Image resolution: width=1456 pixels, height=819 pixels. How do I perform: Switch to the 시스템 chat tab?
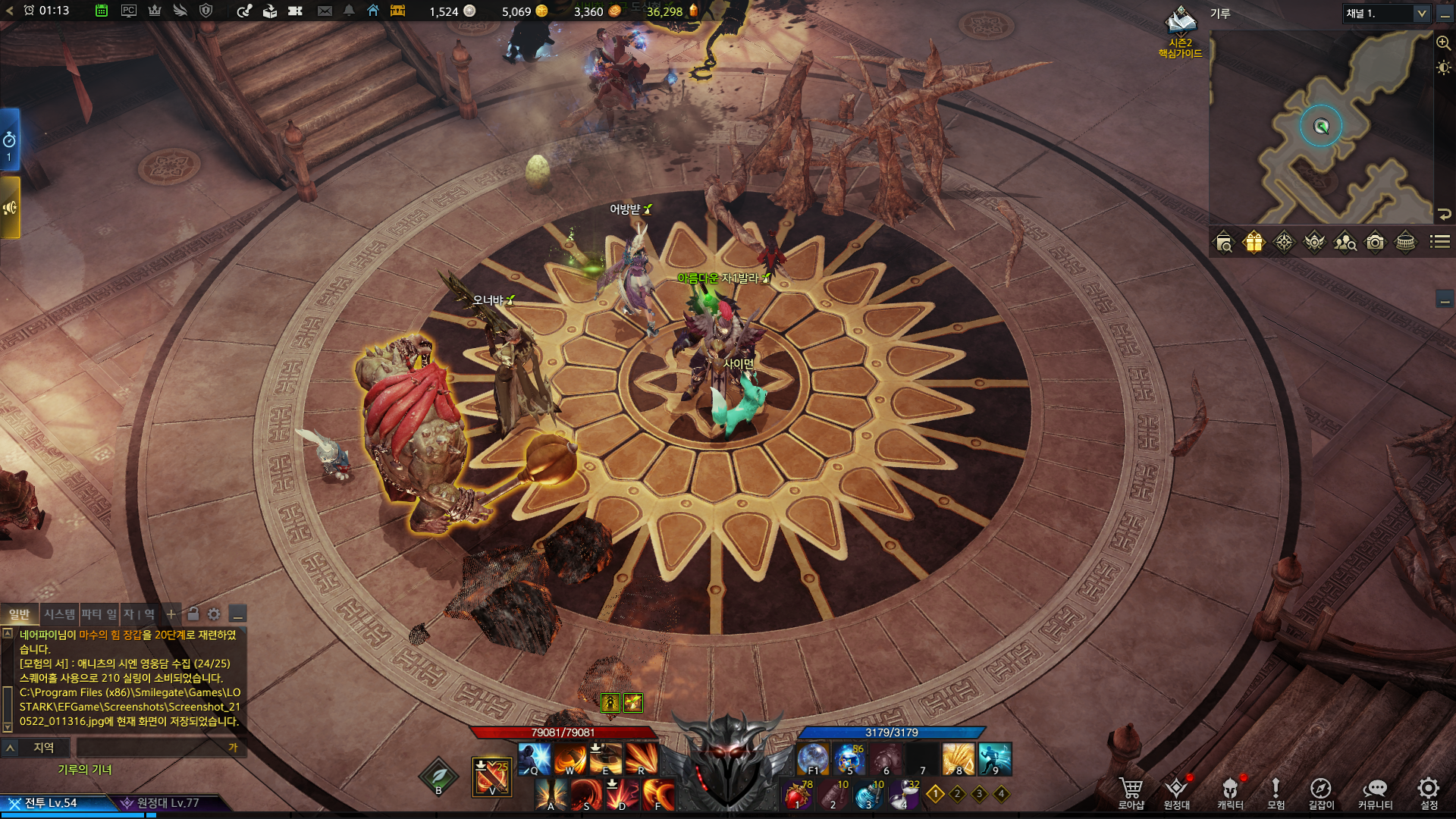(59, 614)
